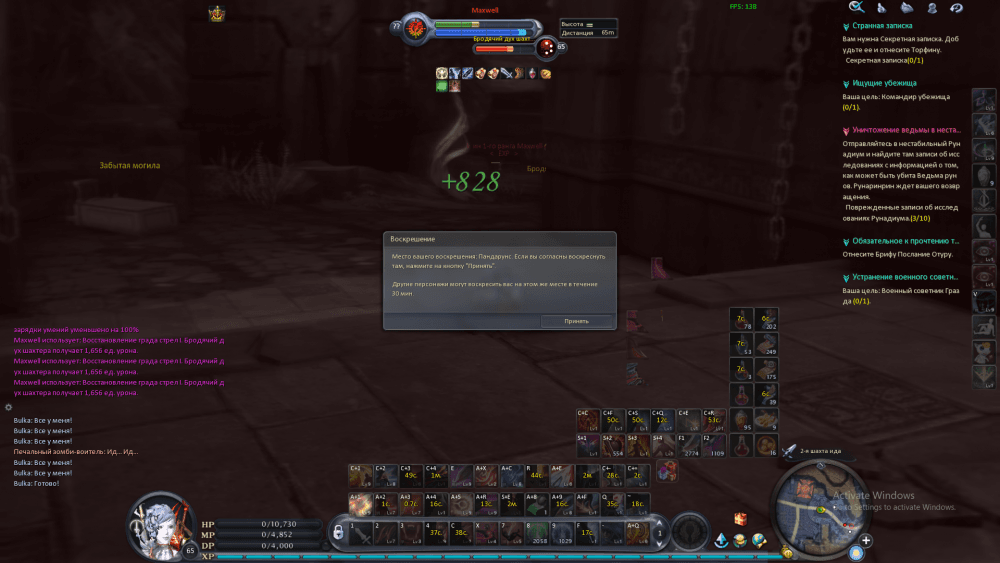The width and height of the screenshot is (1000, 563).
Task: Click the circular arrows icon at top right
Action: coord(956,7)
